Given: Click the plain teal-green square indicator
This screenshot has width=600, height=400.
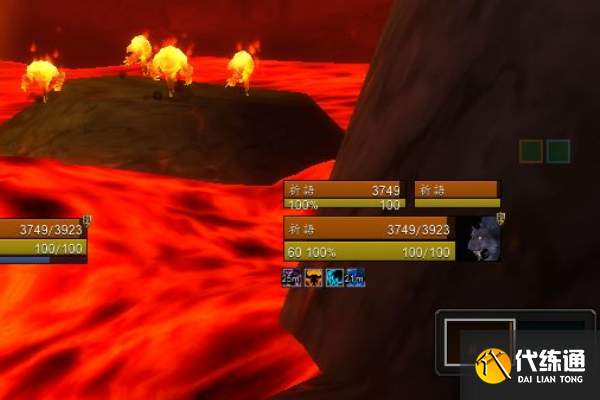Looking at the screenshot, I should (558, 151).
